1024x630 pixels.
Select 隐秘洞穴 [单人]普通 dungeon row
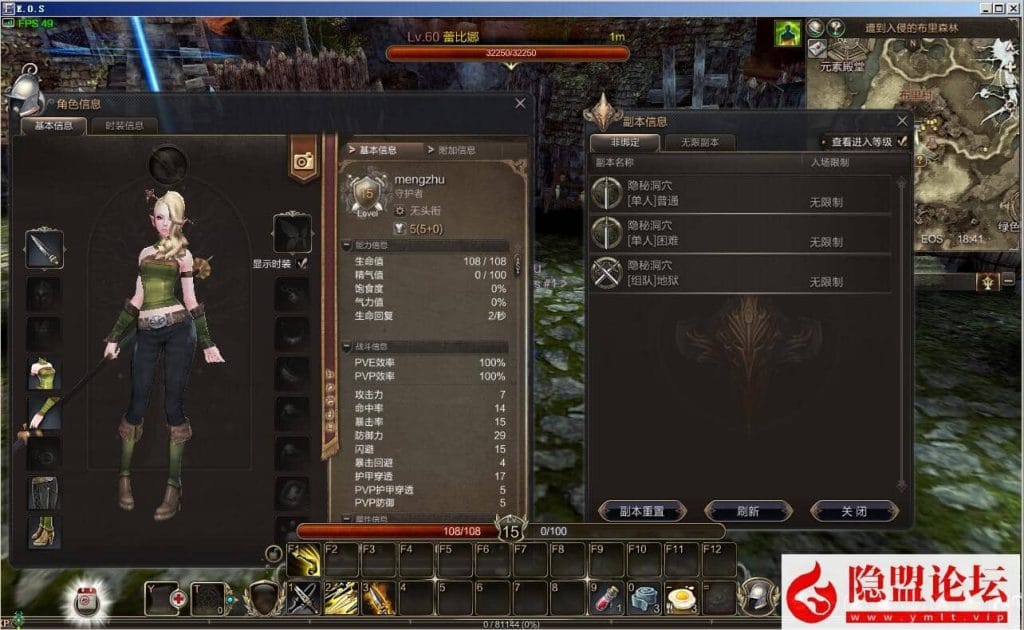point(740,193)
